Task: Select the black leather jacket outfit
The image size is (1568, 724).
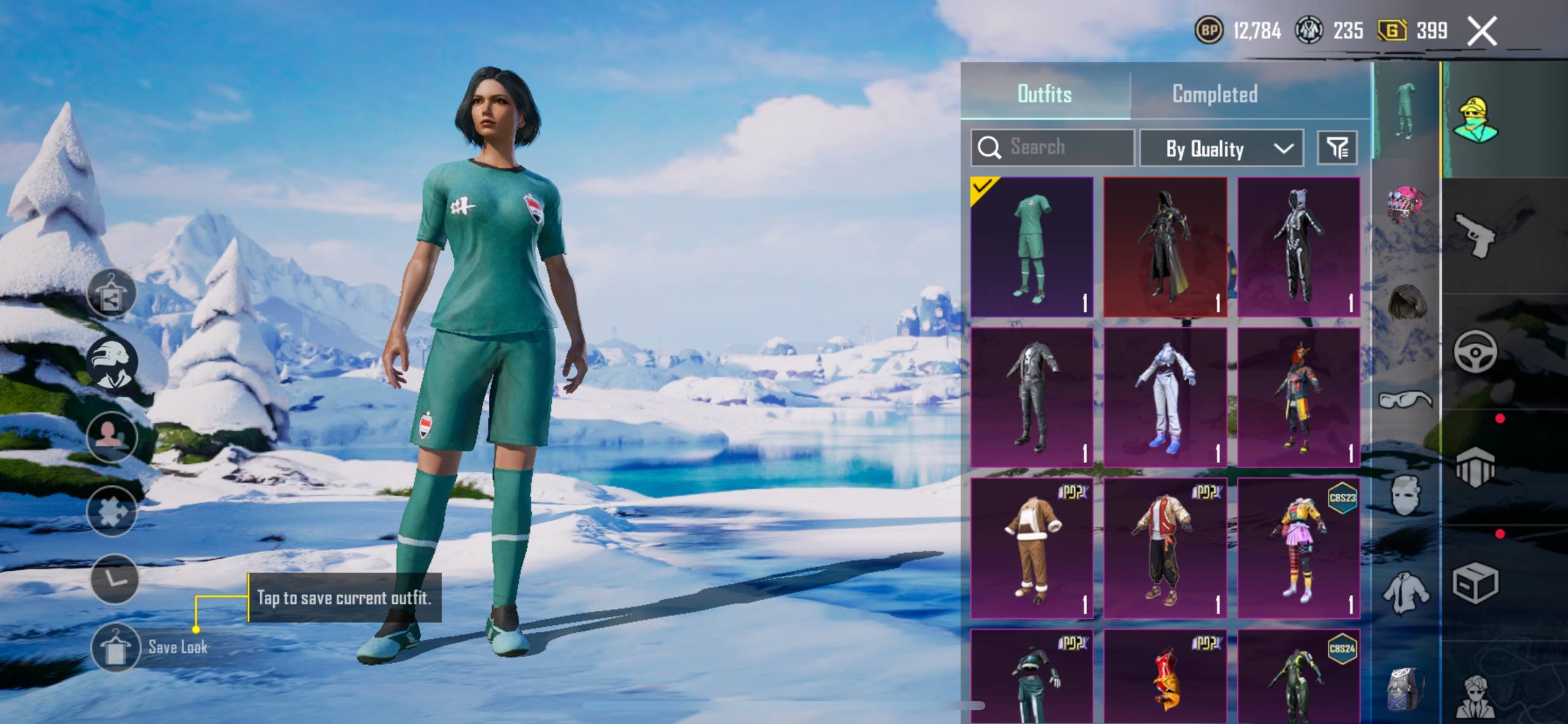Action: click(1031, 397)
